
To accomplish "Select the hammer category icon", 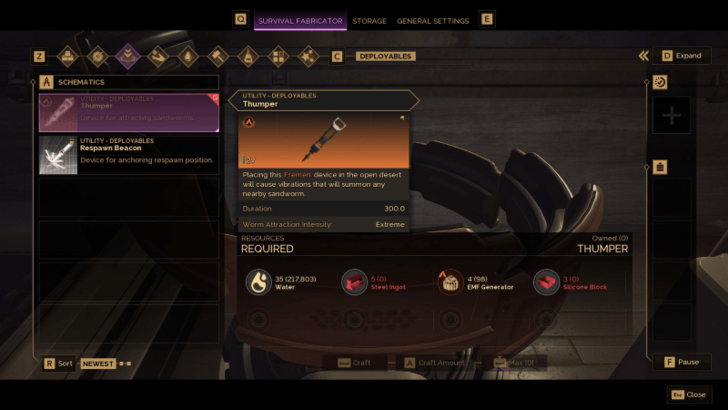I will pyautogui.click(x=217, y=56).
